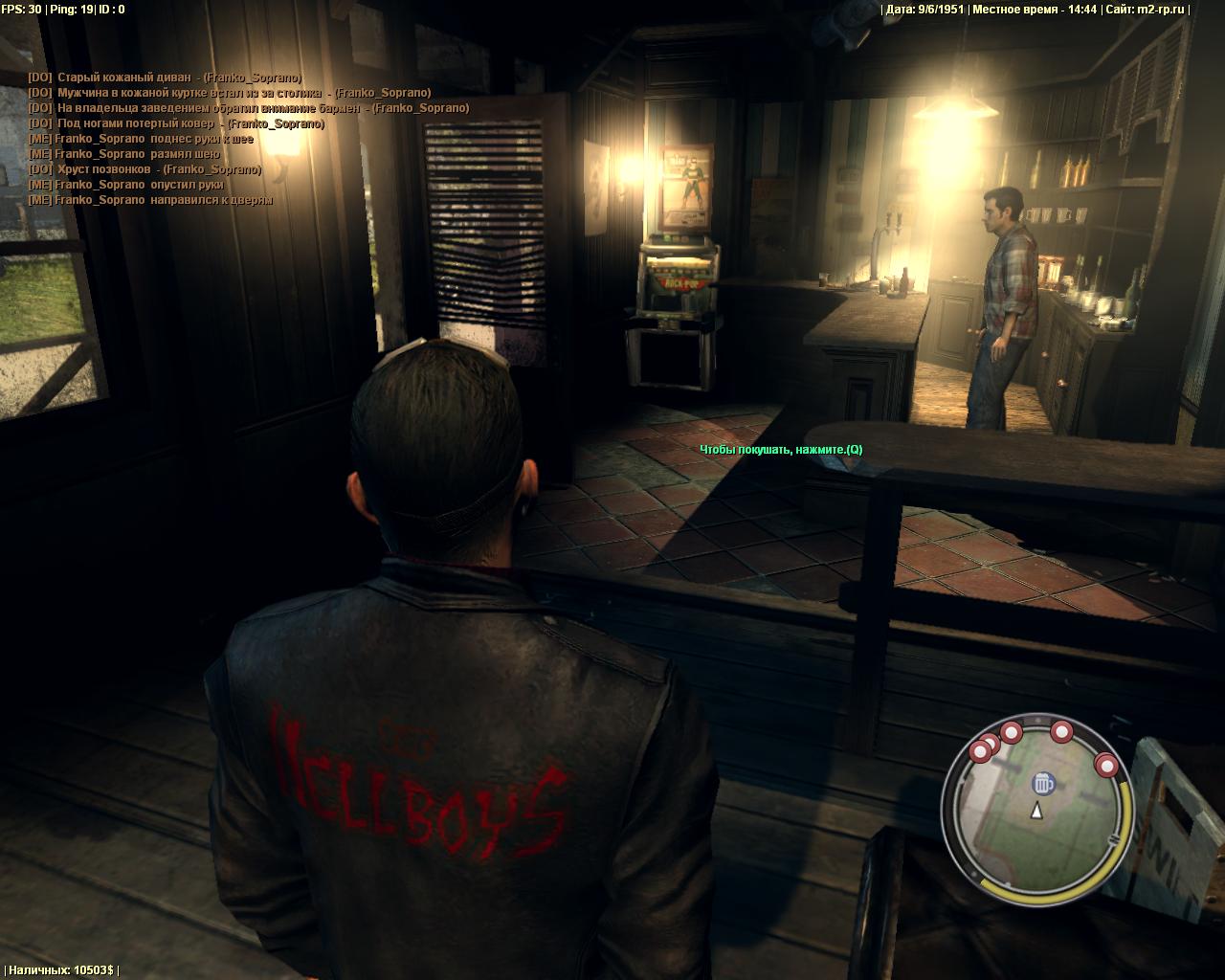This screenshot has width=1225, height=980.
Task: Select the beer mug marker on minimap
Action: point(1042,785)
